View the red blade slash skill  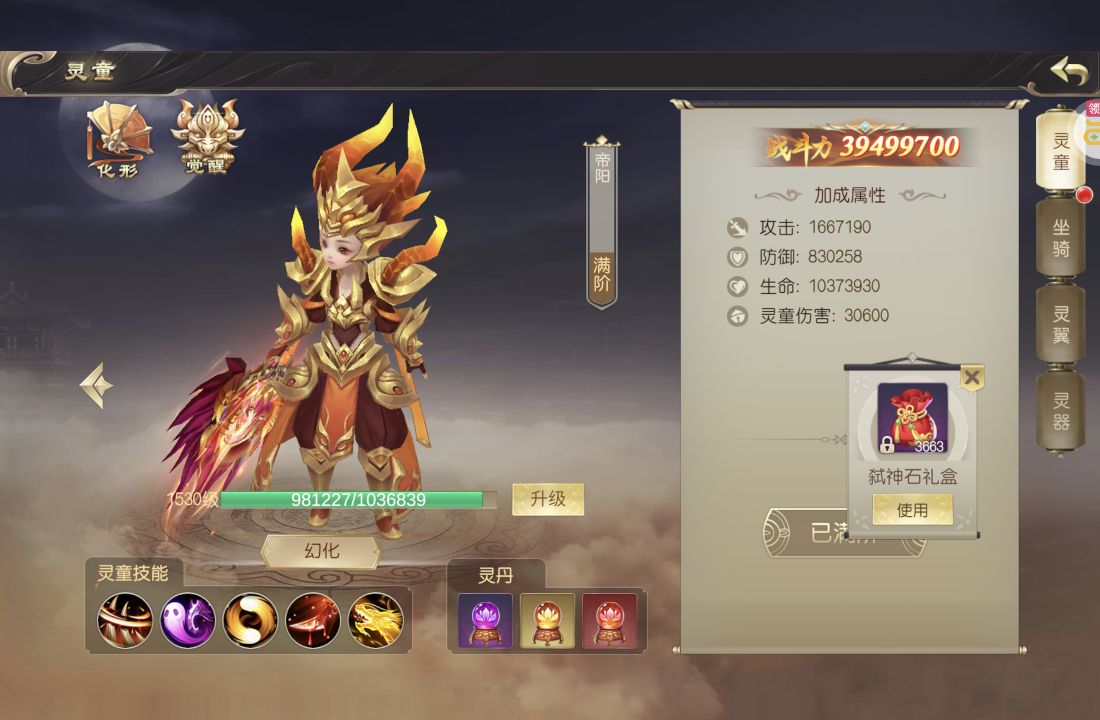pos(313,620)
